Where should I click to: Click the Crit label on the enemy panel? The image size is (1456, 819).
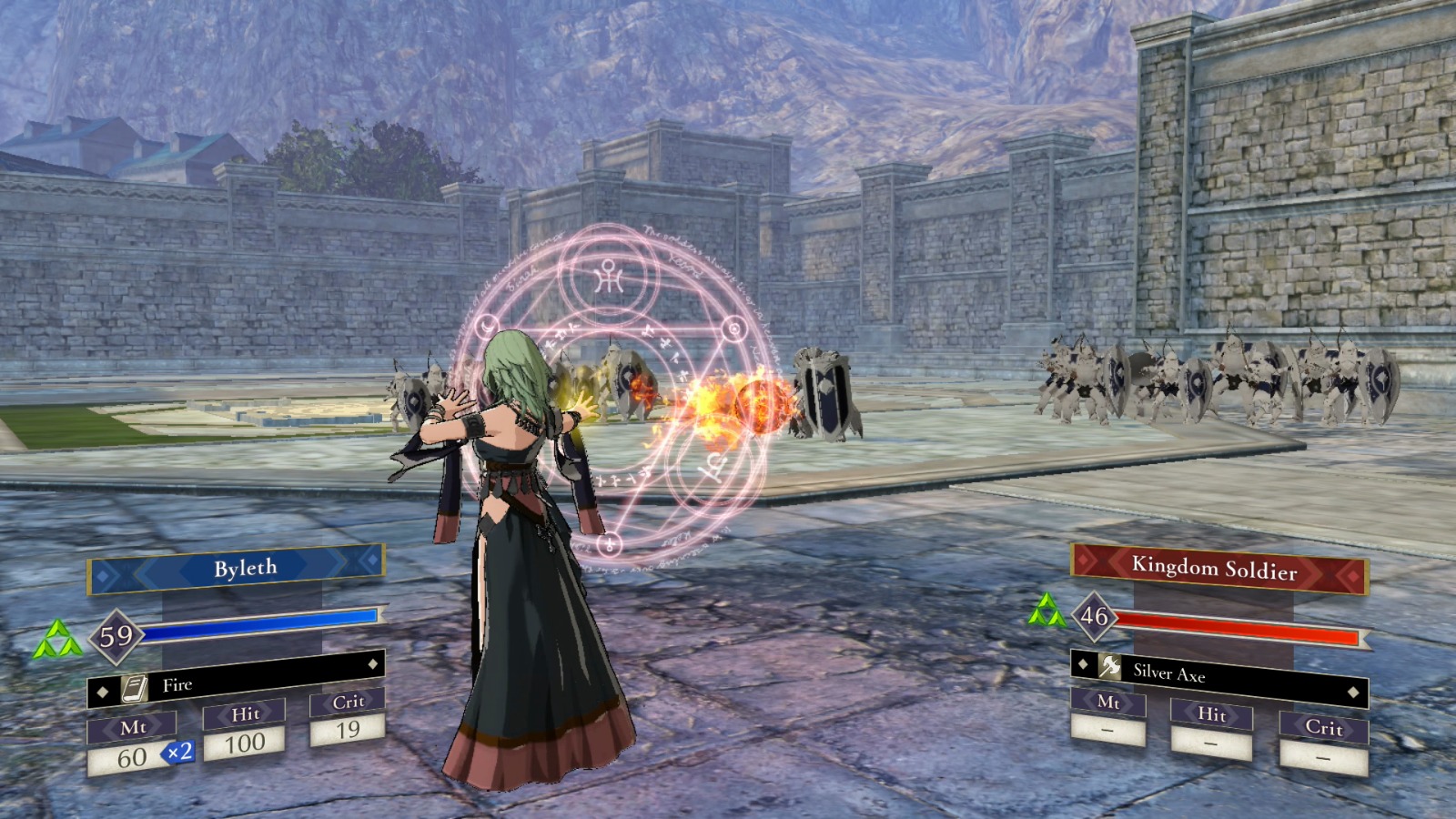click(1323, 730)
